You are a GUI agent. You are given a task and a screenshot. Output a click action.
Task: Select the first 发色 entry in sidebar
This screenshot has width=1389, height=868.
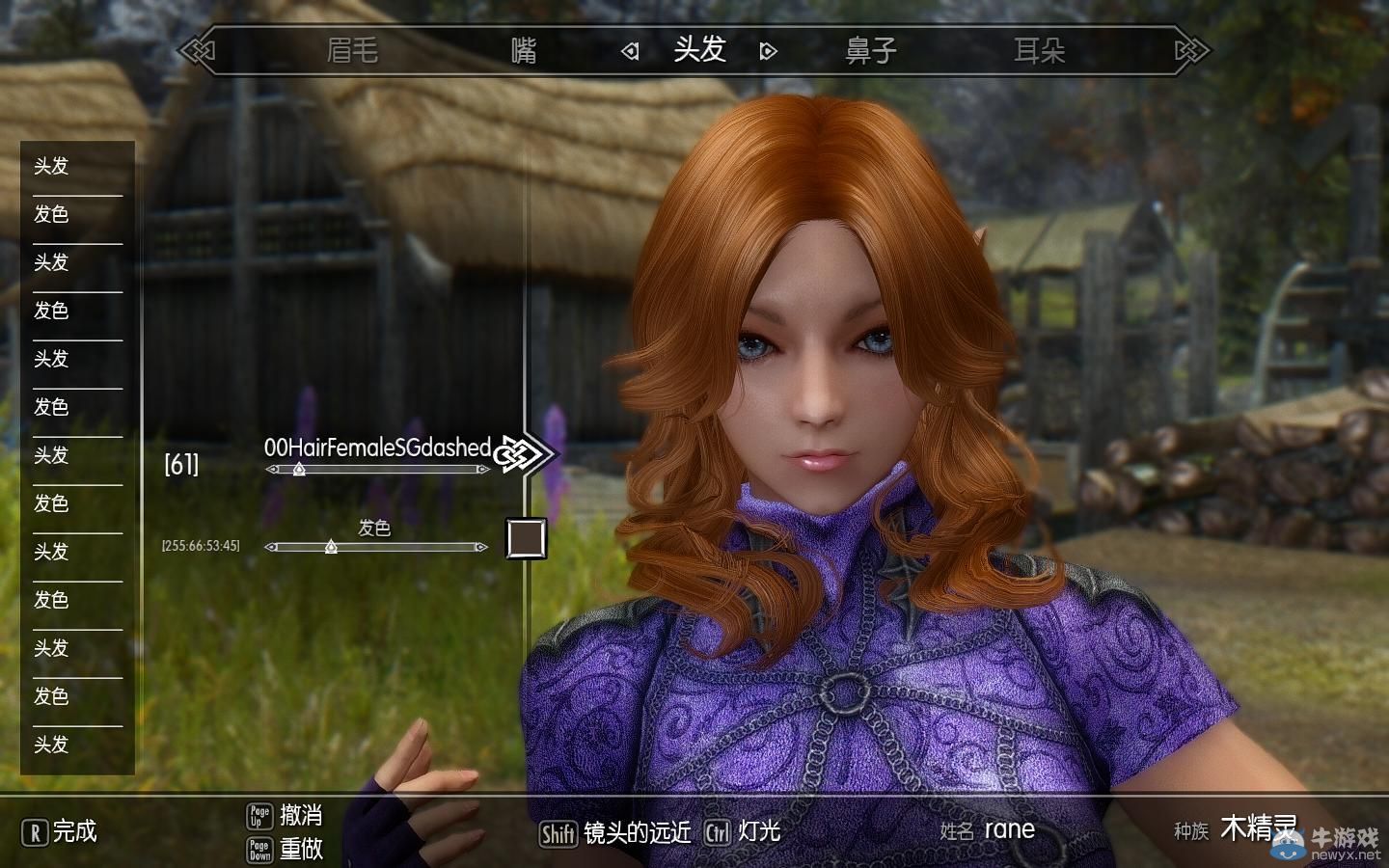click(53, 215)
